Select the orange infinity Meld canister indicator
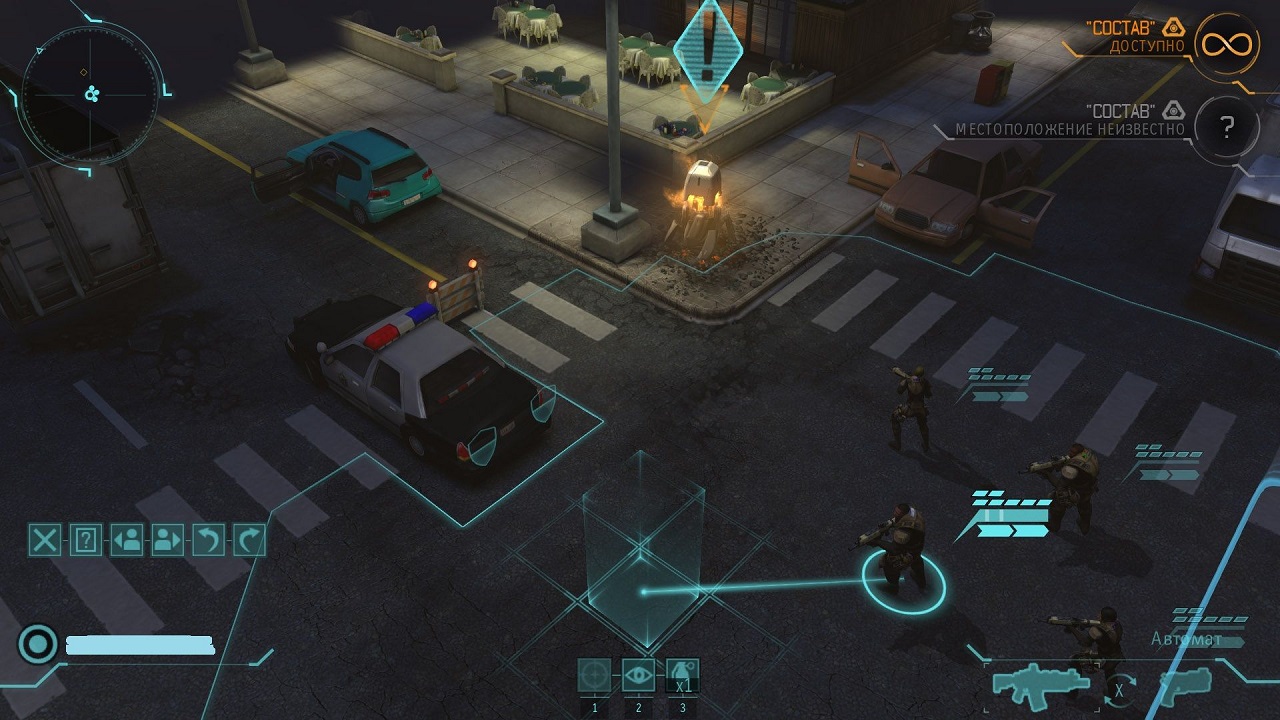Viewport: 1280px width, 720px height. tap(1227, 45)
